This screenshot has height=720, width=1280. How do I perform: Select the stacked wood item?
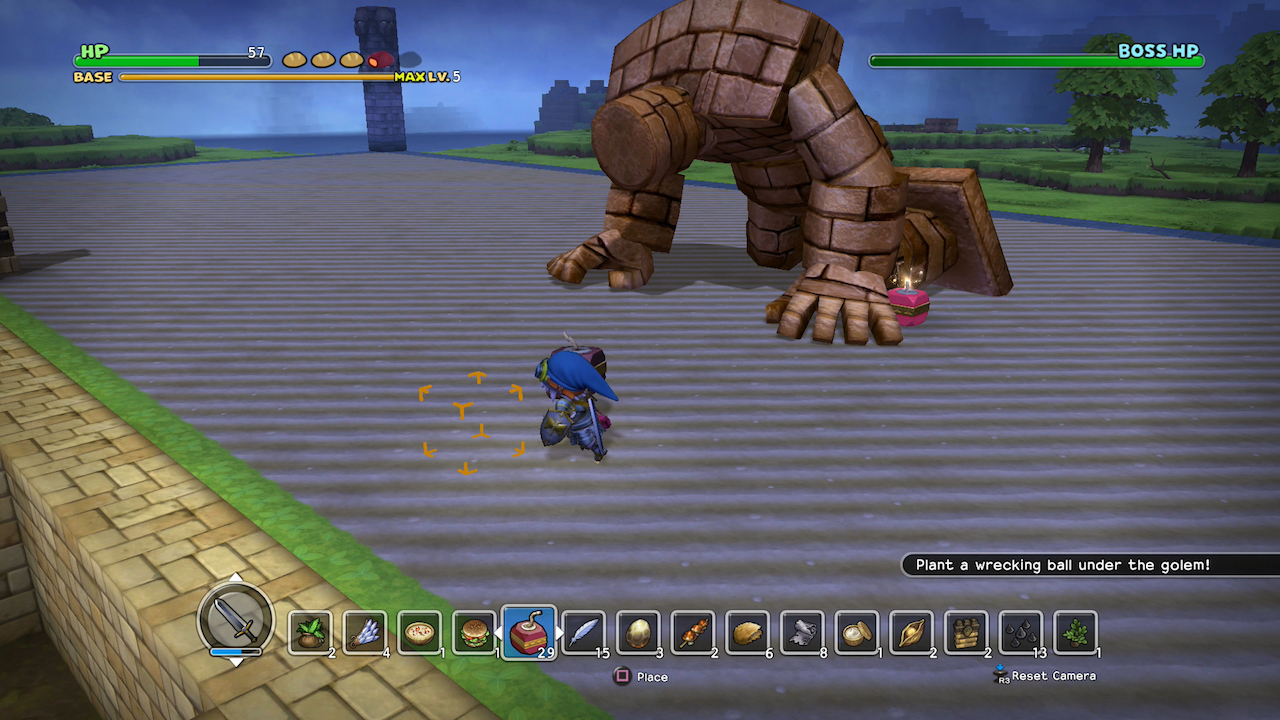click(x=966, y=630)
